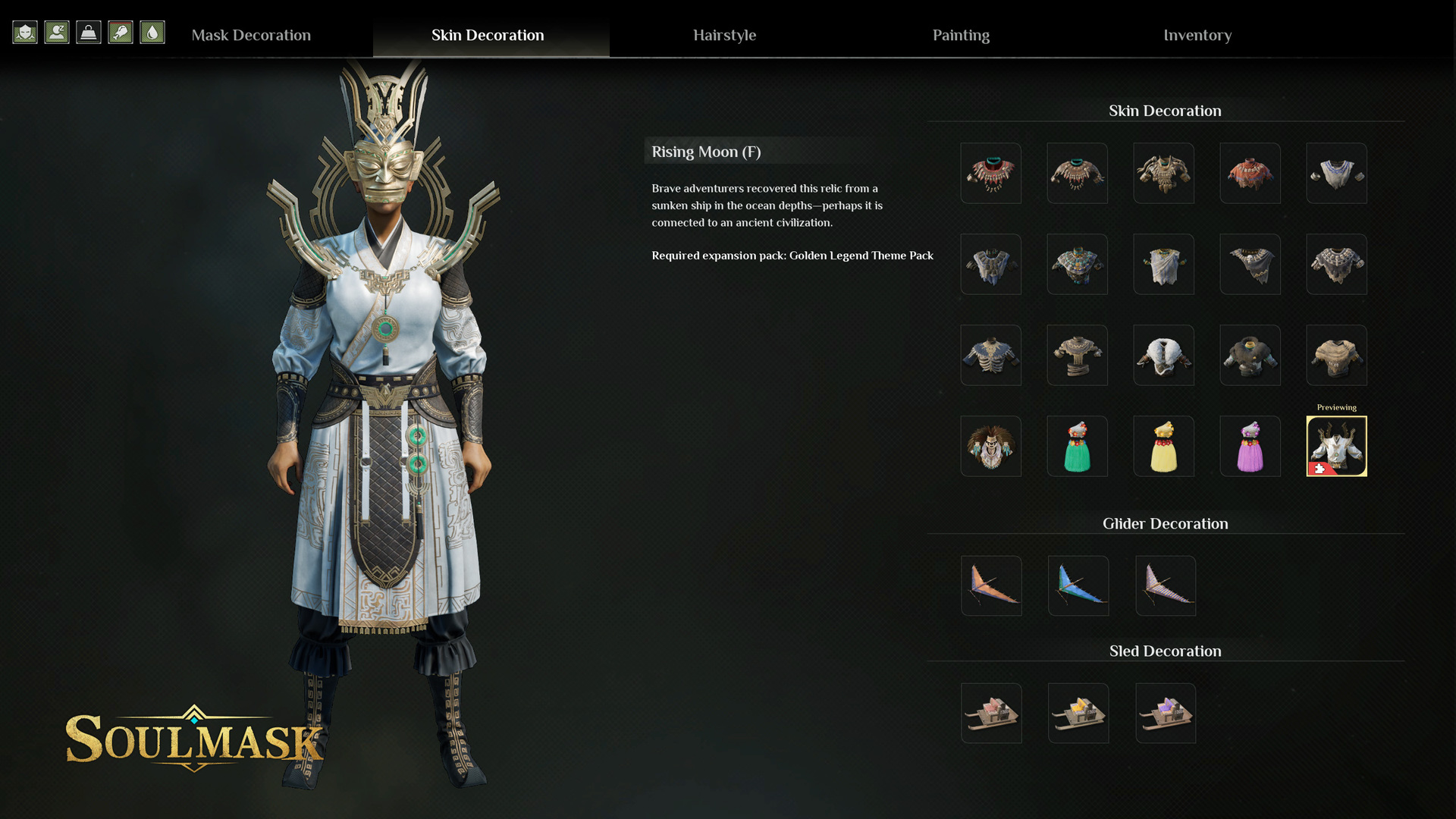1456x819 pixels.
Task: Choose the blue glider decoration
Action: (x=1078, y=585)
